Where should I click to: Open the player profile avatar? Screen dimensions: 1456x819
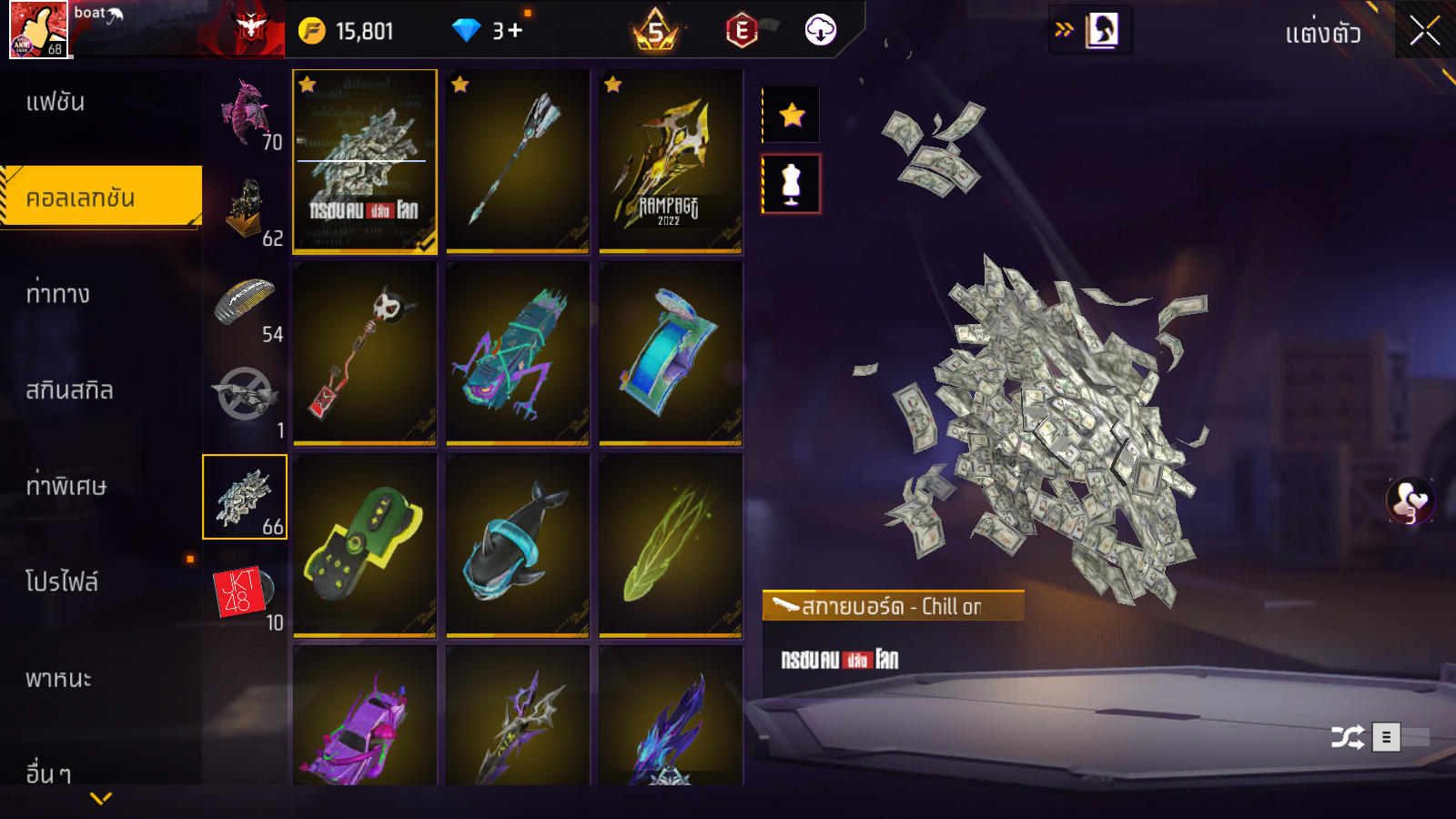(38, 29)
